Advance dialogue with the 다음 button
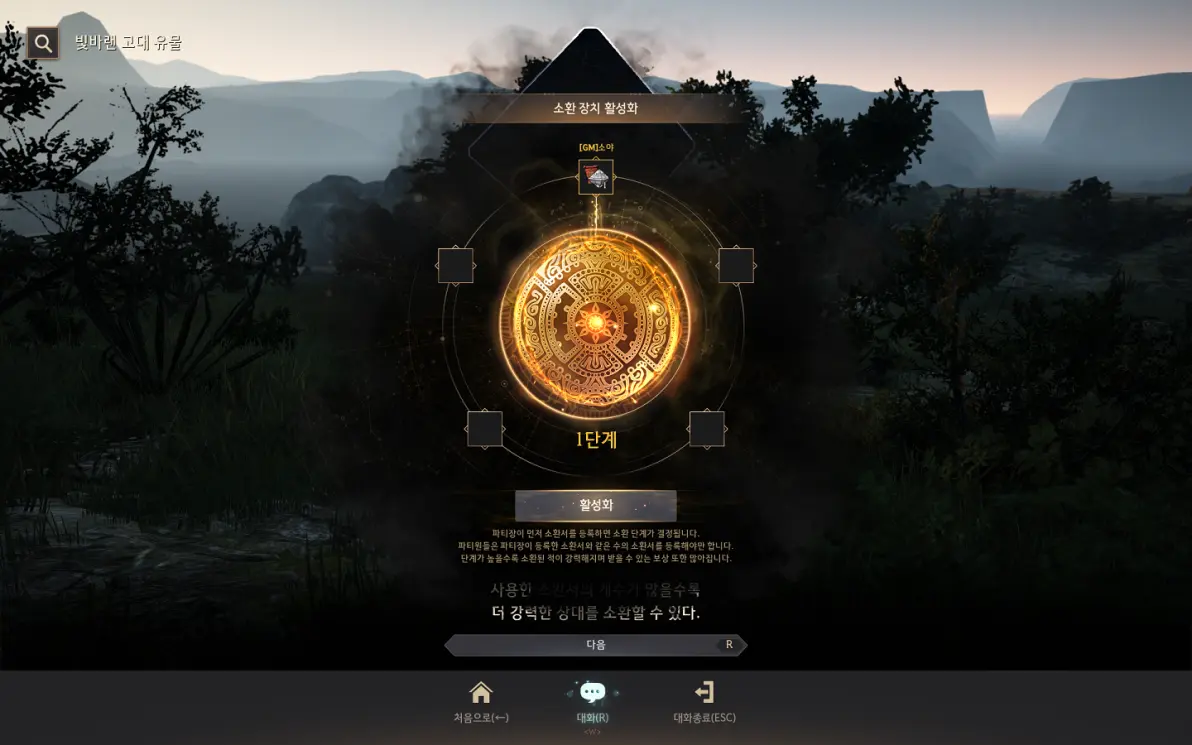 595,645
